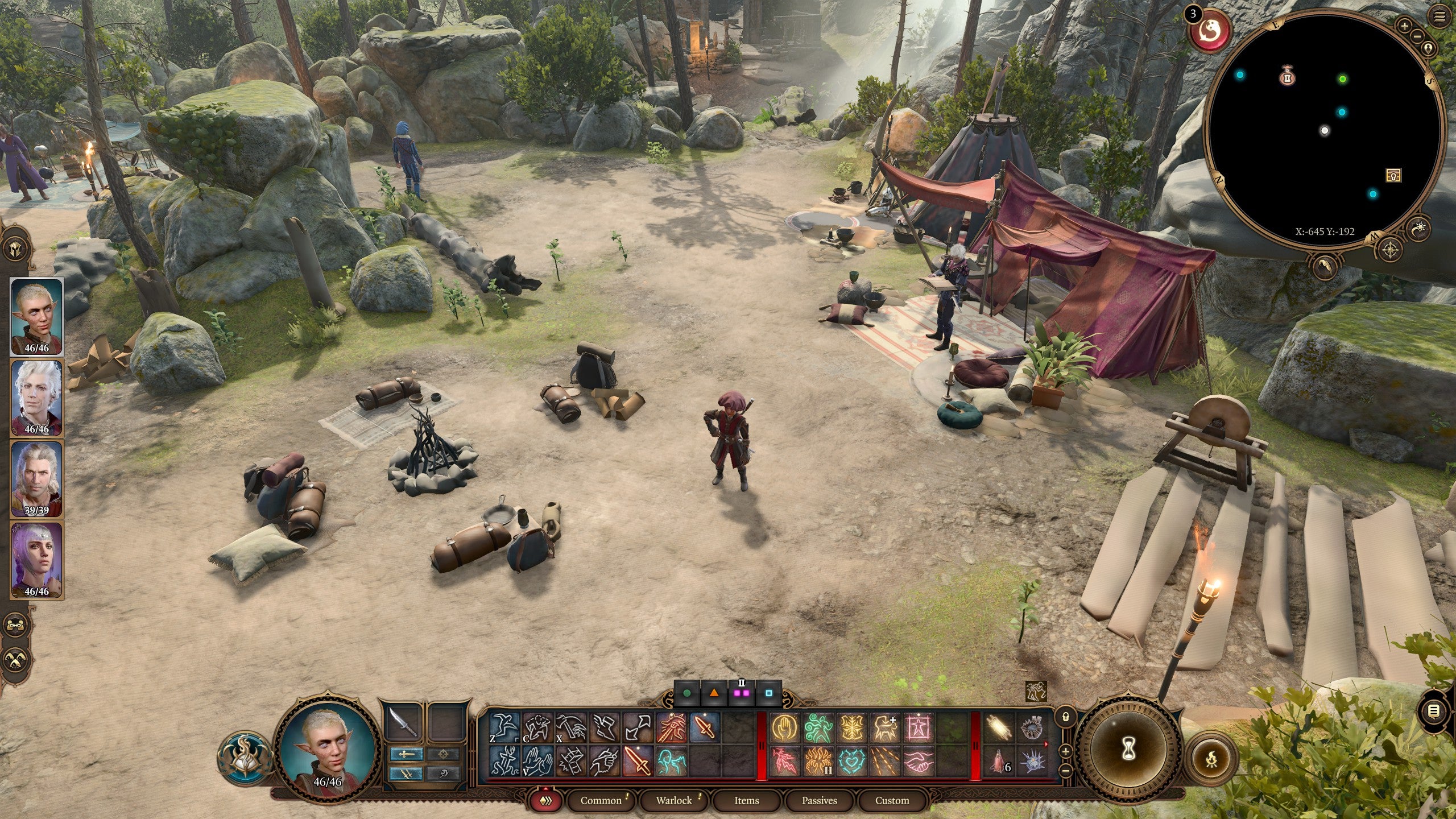This screenshot has width=1456, height=819.
Task: Show the Items hotbar tab
Action: pos(746,800)
